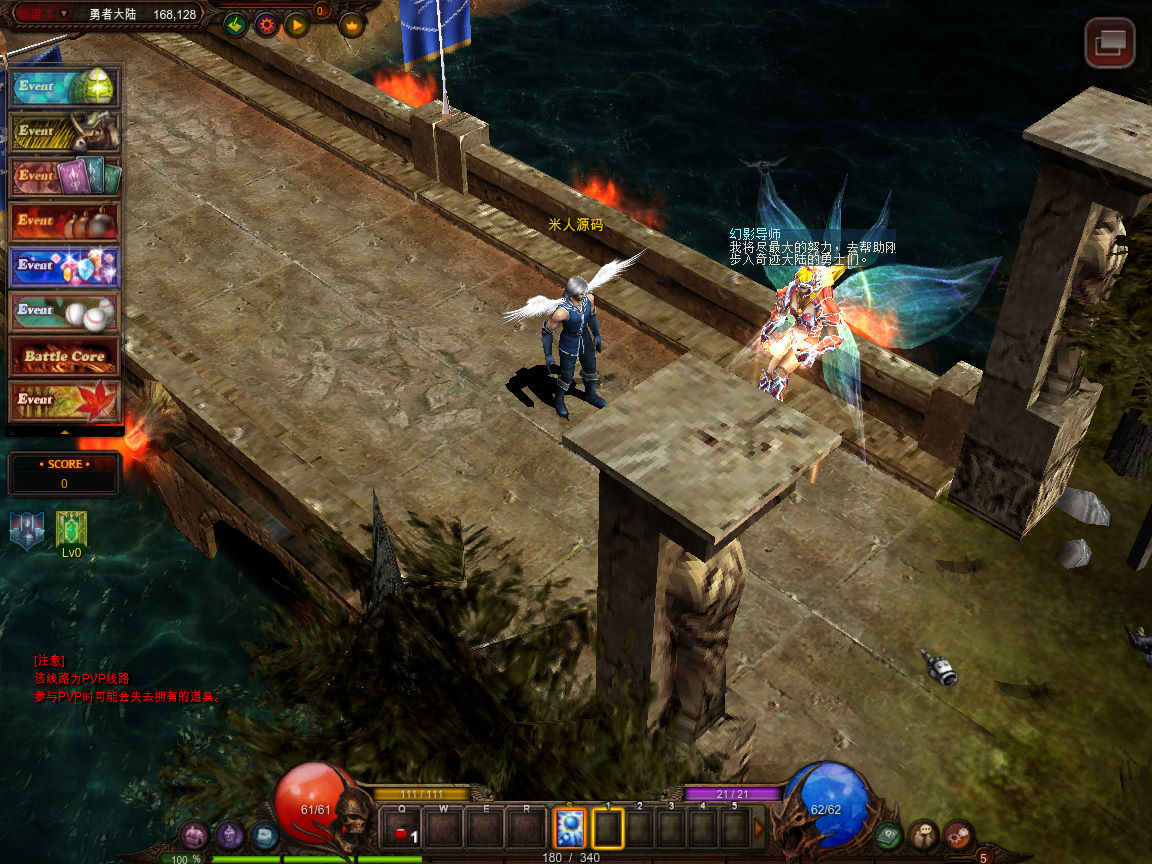Screen dimensions: 1152x864
Task: Click the golden crown icon
Action: [352, 24]
